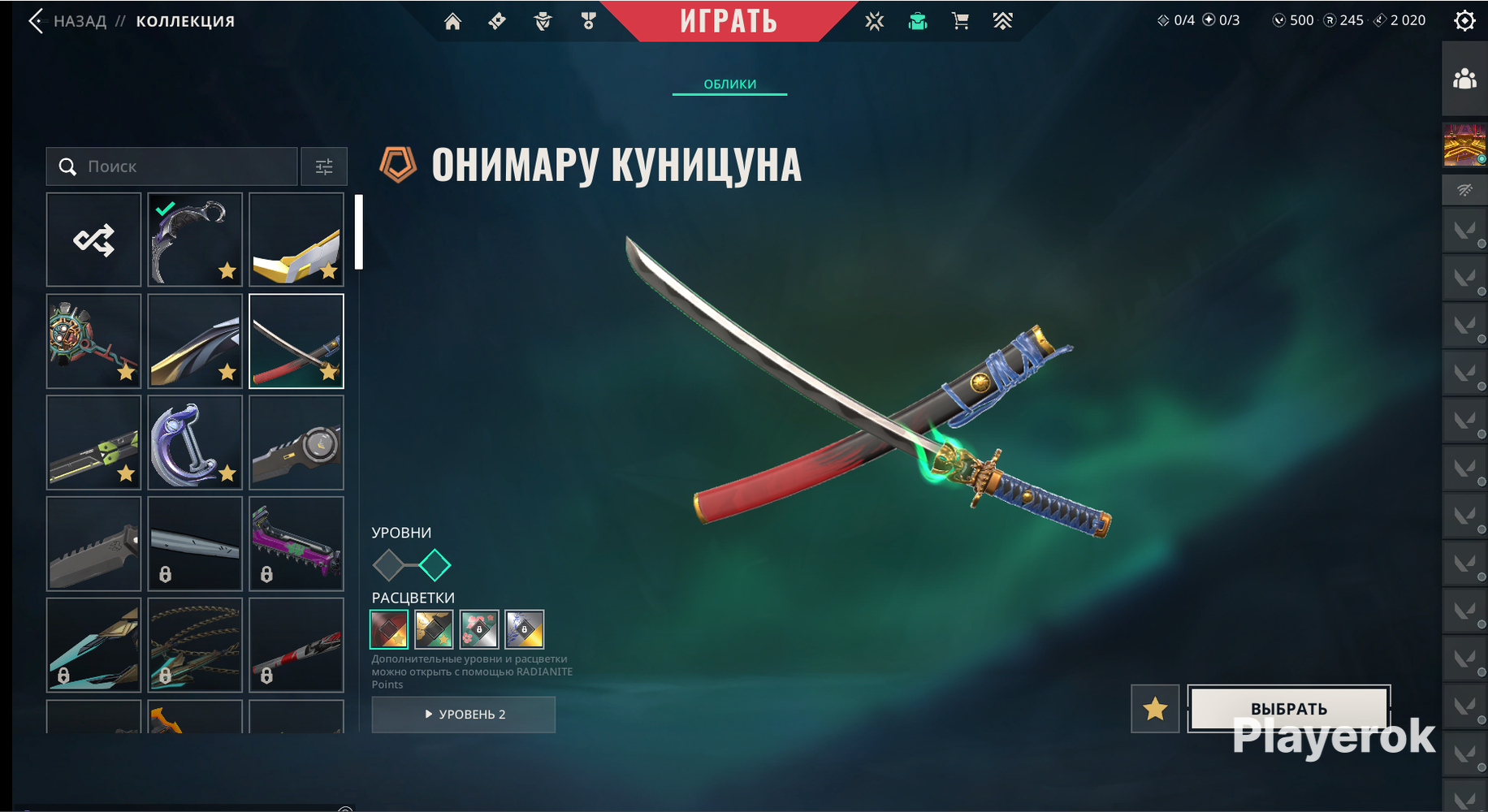Viewport: 1488px width, 812px height.
Task: Toggle the favorite star button
Action: coord(1155,709)
